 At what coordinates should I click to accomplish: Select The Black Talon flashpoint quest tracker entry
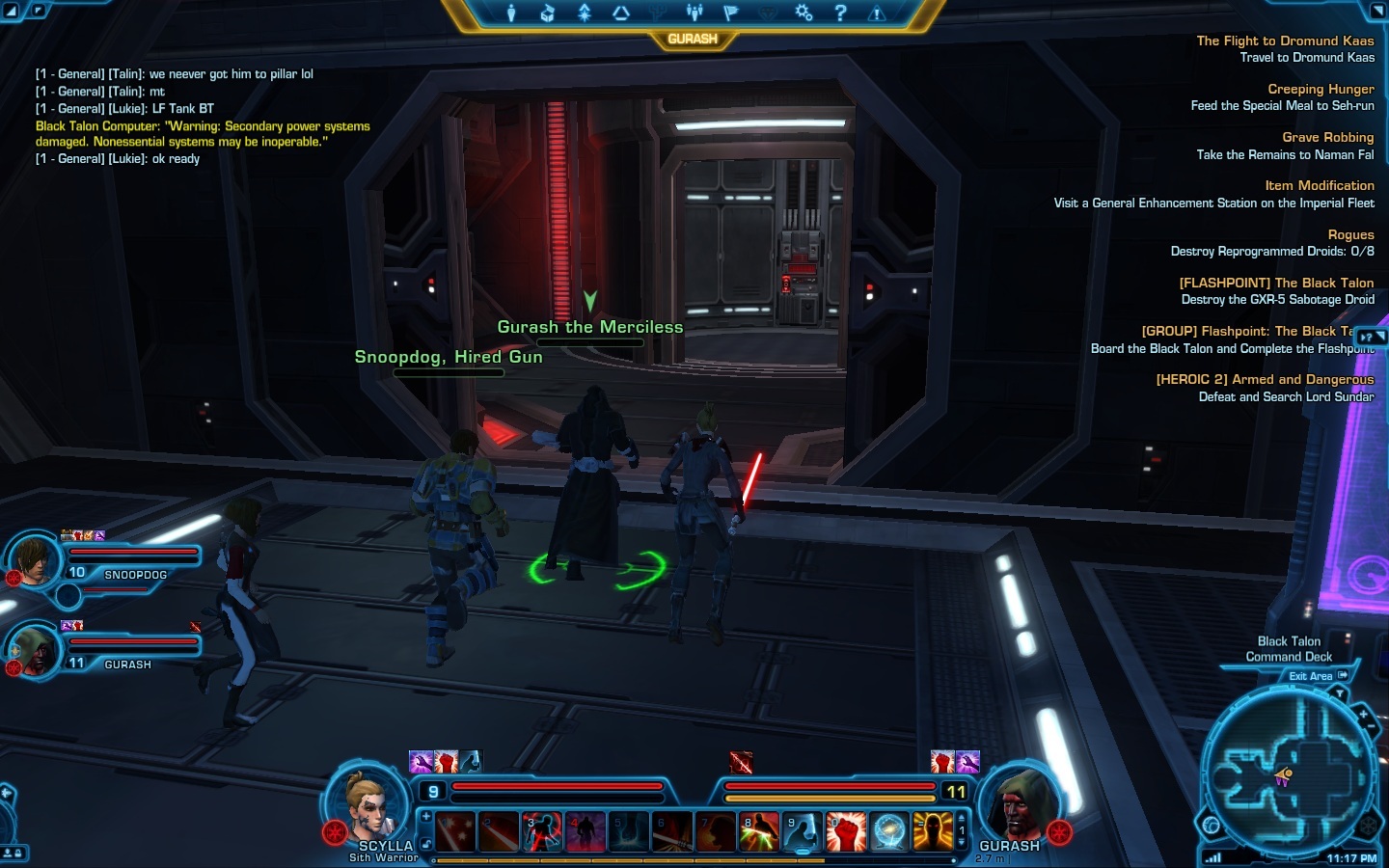click(x=1275, y=283)
